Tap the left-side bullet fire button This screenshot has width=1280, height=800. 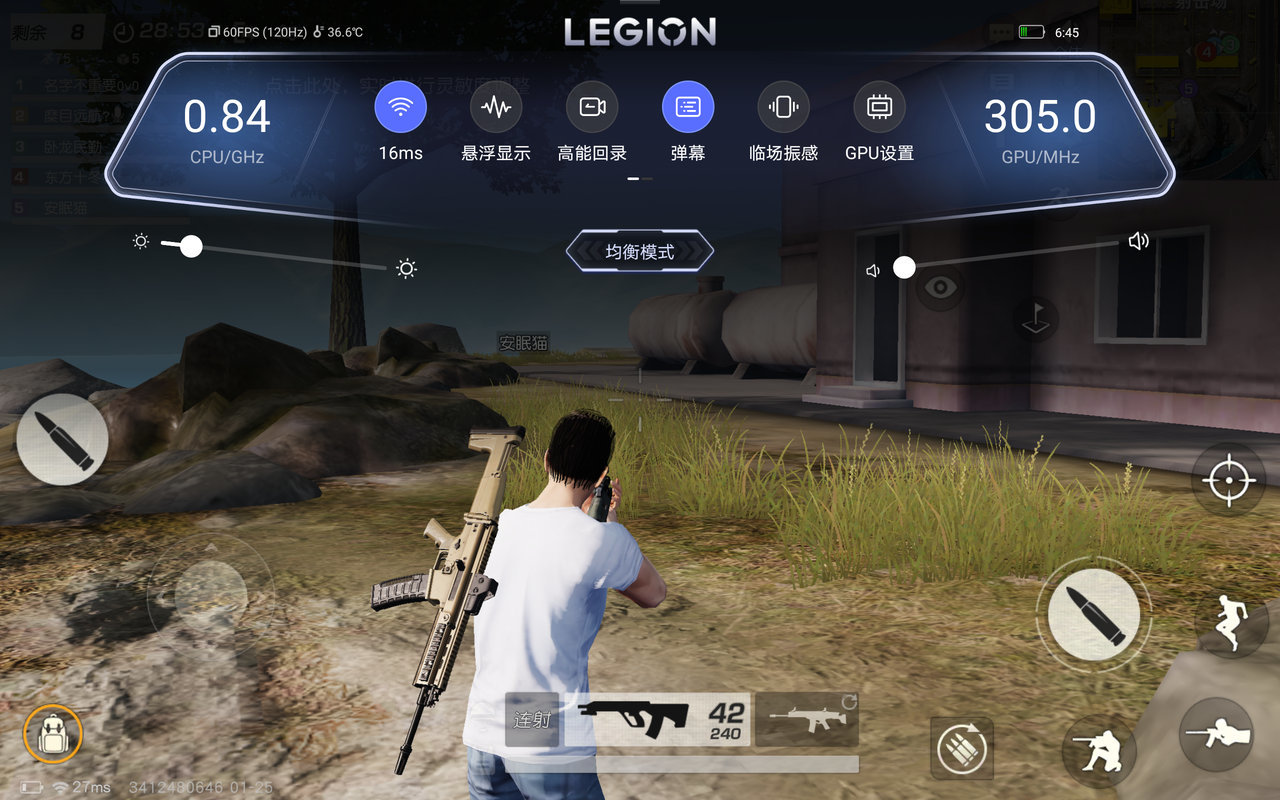point(62,440)
